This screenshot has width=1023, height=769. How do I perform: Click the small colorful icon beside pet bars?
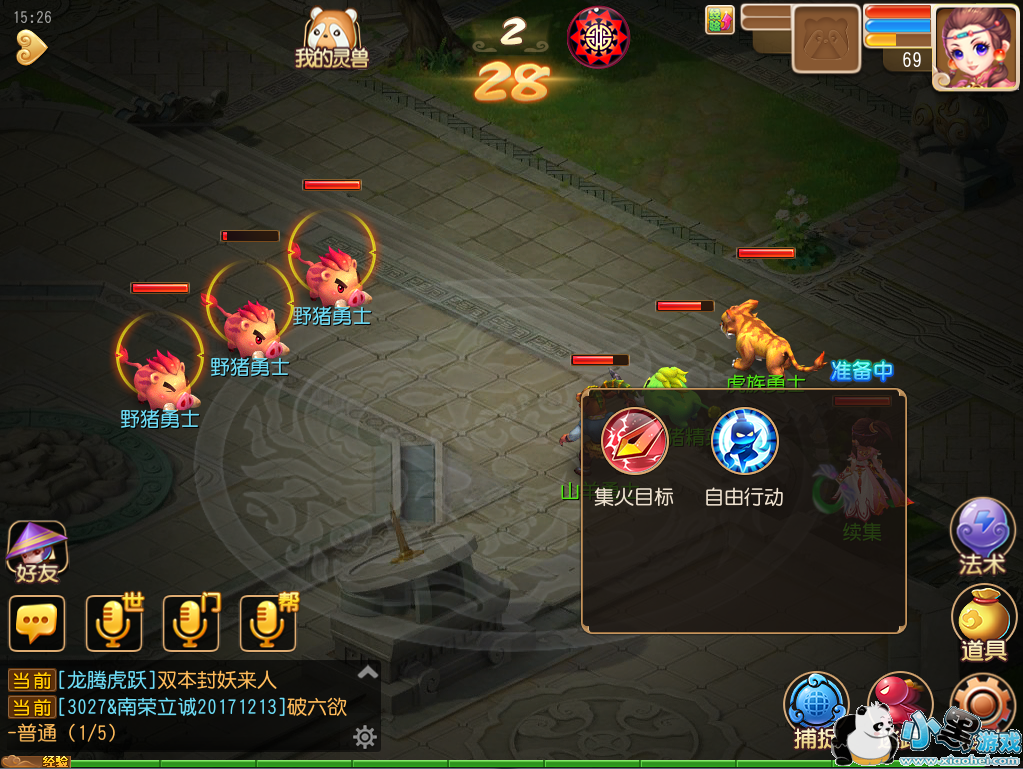(720, 20)
